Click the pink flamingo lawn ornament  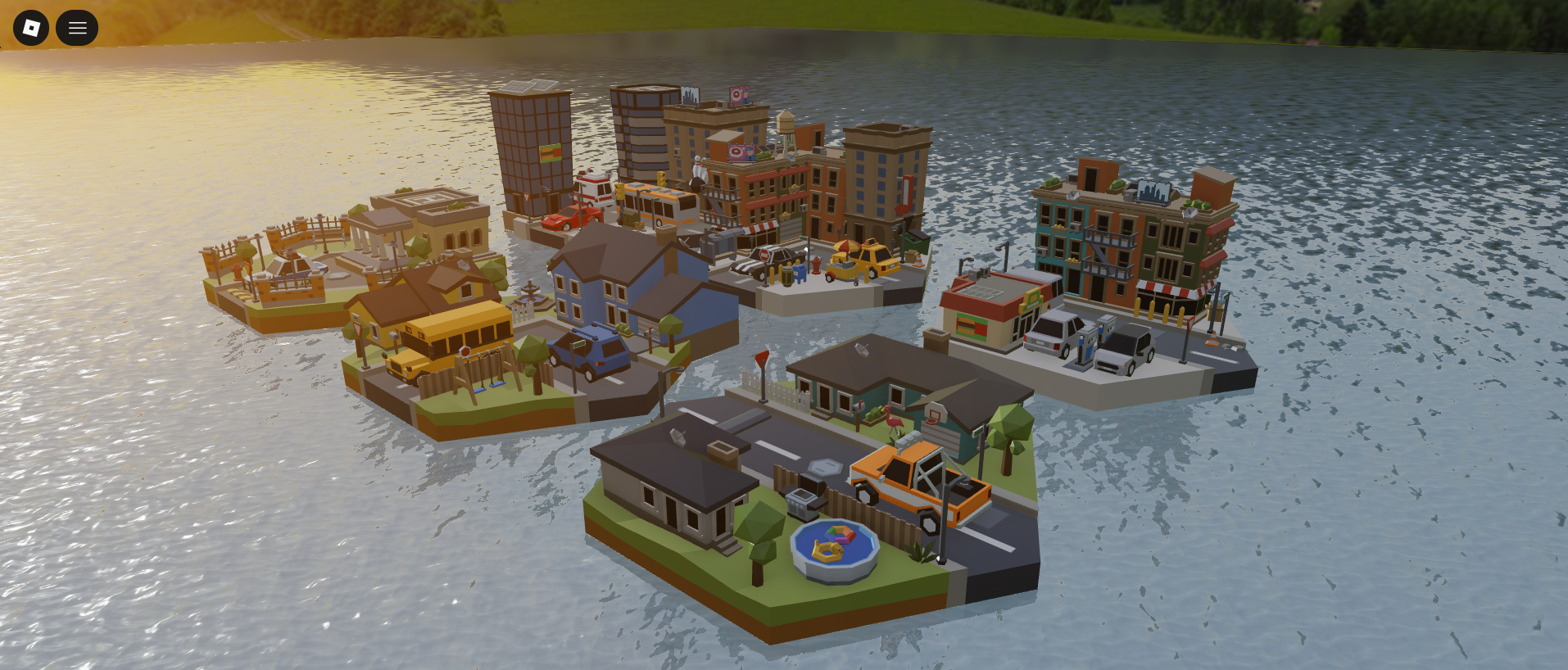click(893, 419)
